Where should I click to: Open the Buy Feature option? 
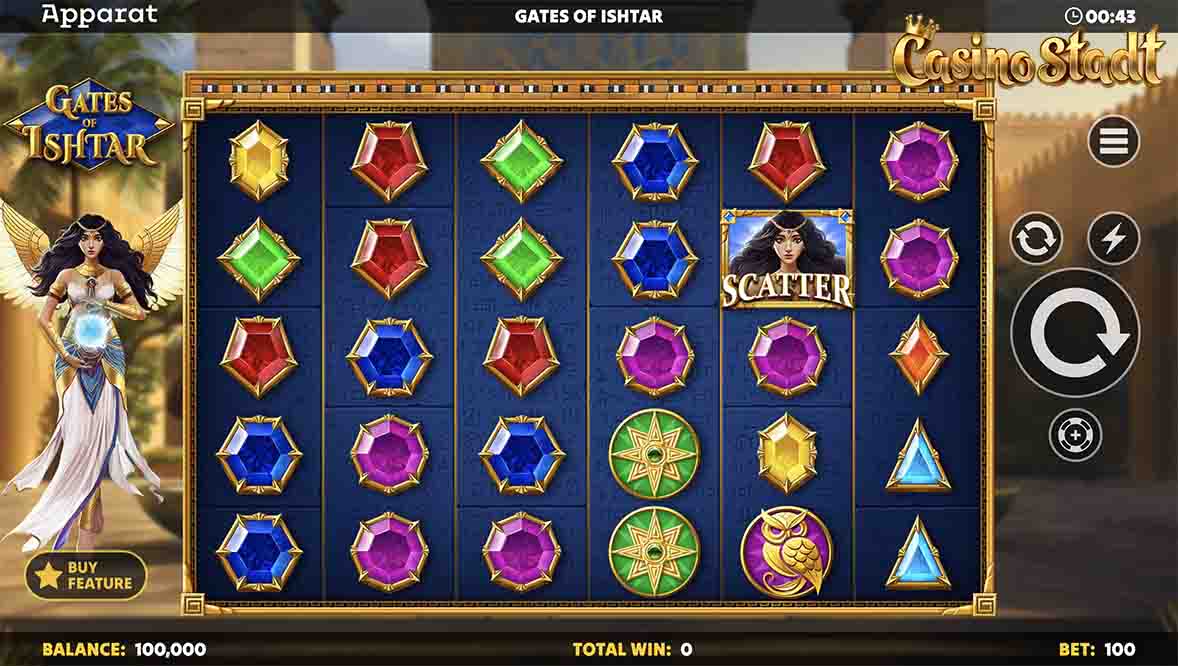[86, 575]
